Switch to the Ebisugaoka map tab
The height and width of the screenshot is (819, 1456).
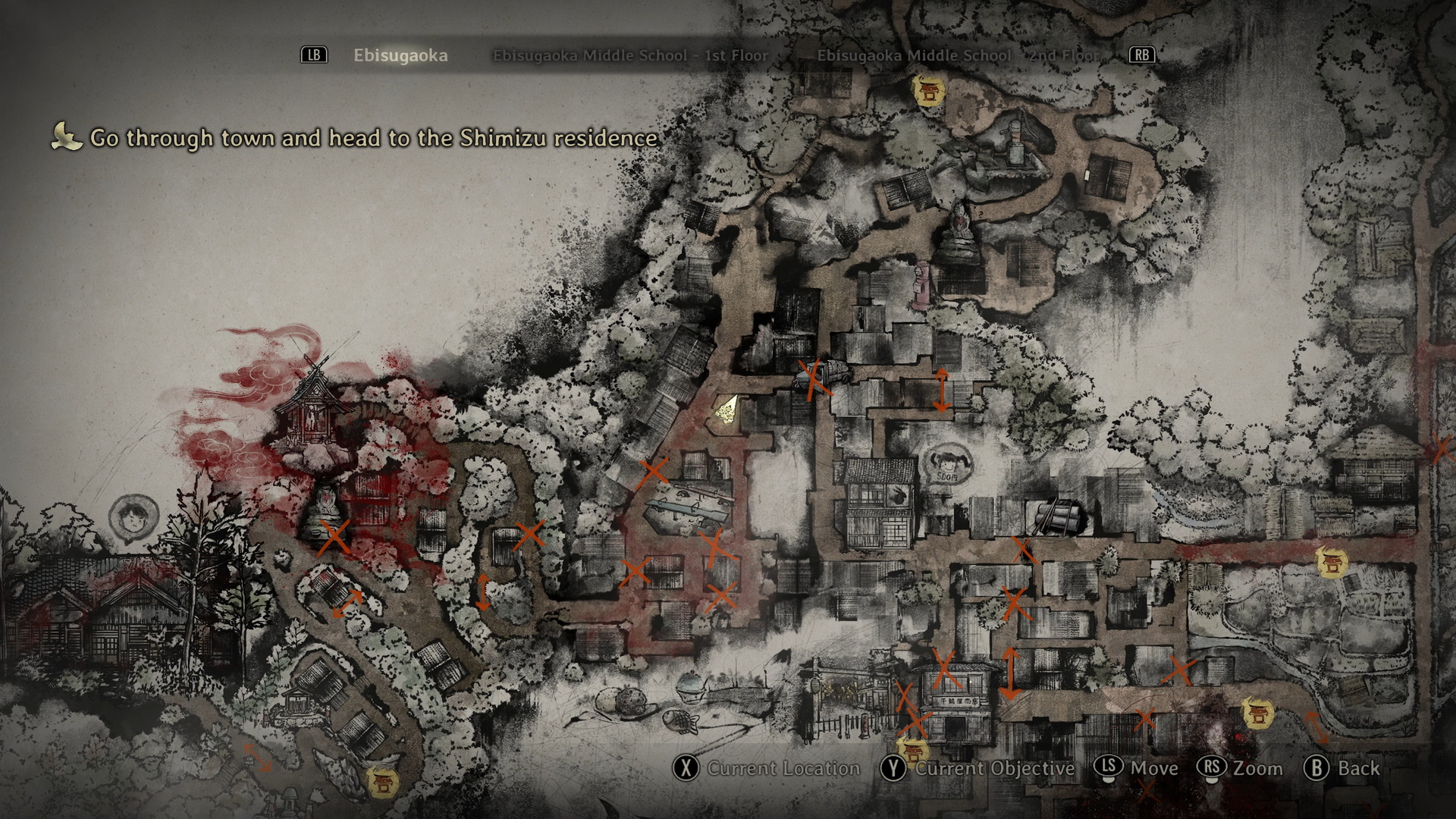click(x=400, y=55)
